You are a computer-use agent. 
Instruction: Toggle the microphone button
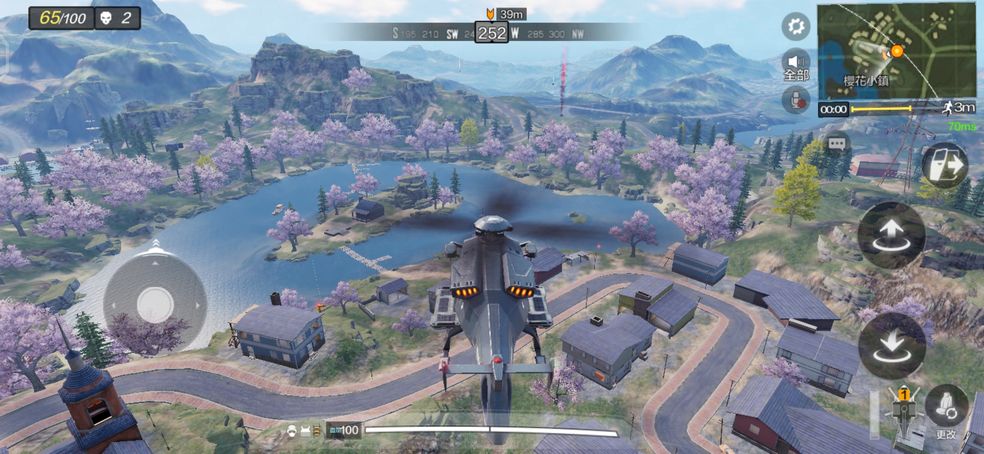pos(795,100)
